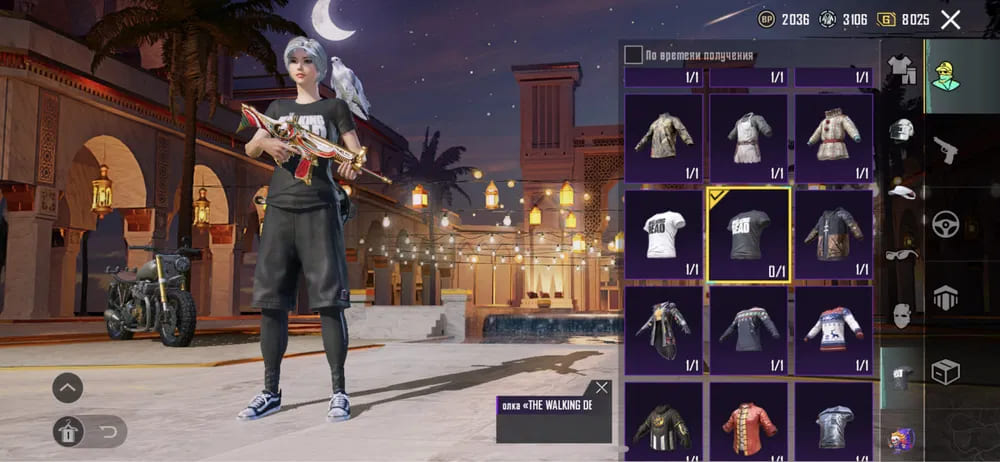Close the Walking Dead item tooltip

(601, 387)
